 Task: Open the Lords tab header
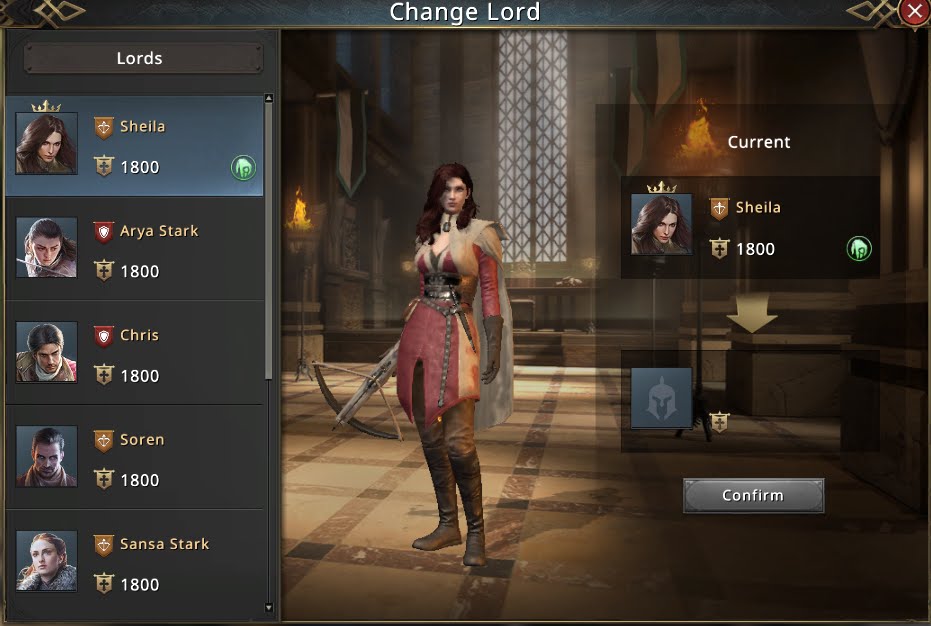139,58
